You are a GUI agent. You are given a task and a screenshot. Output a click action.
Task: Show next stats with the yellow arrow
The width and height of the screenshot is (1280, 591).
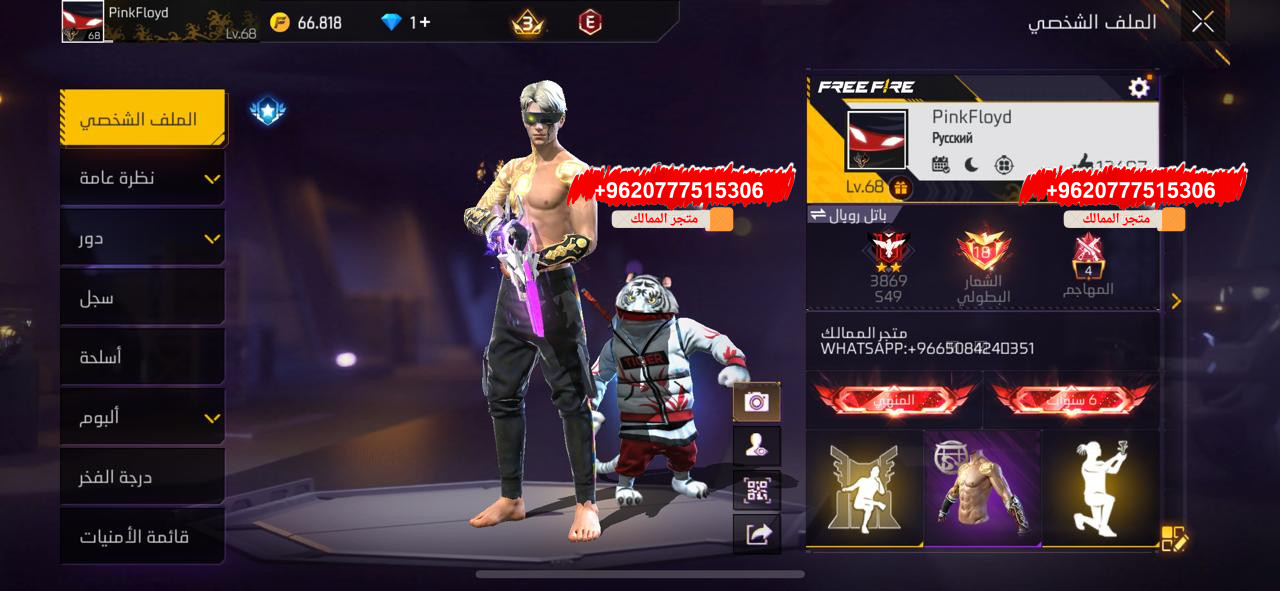coord(1176,301)
